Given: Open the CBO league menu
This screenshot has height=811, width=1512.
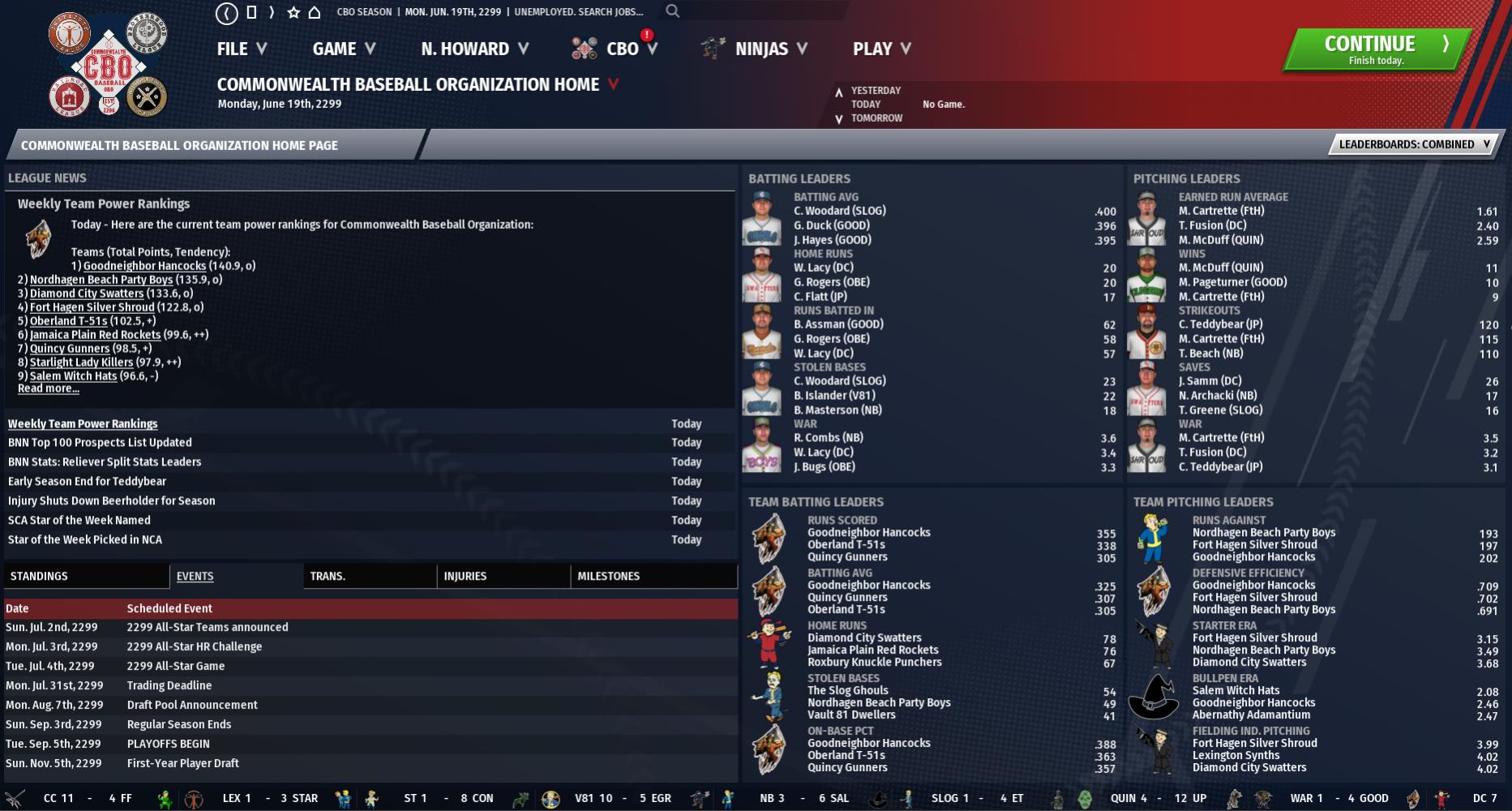Looking at the screenshot, I should (622, 49).
